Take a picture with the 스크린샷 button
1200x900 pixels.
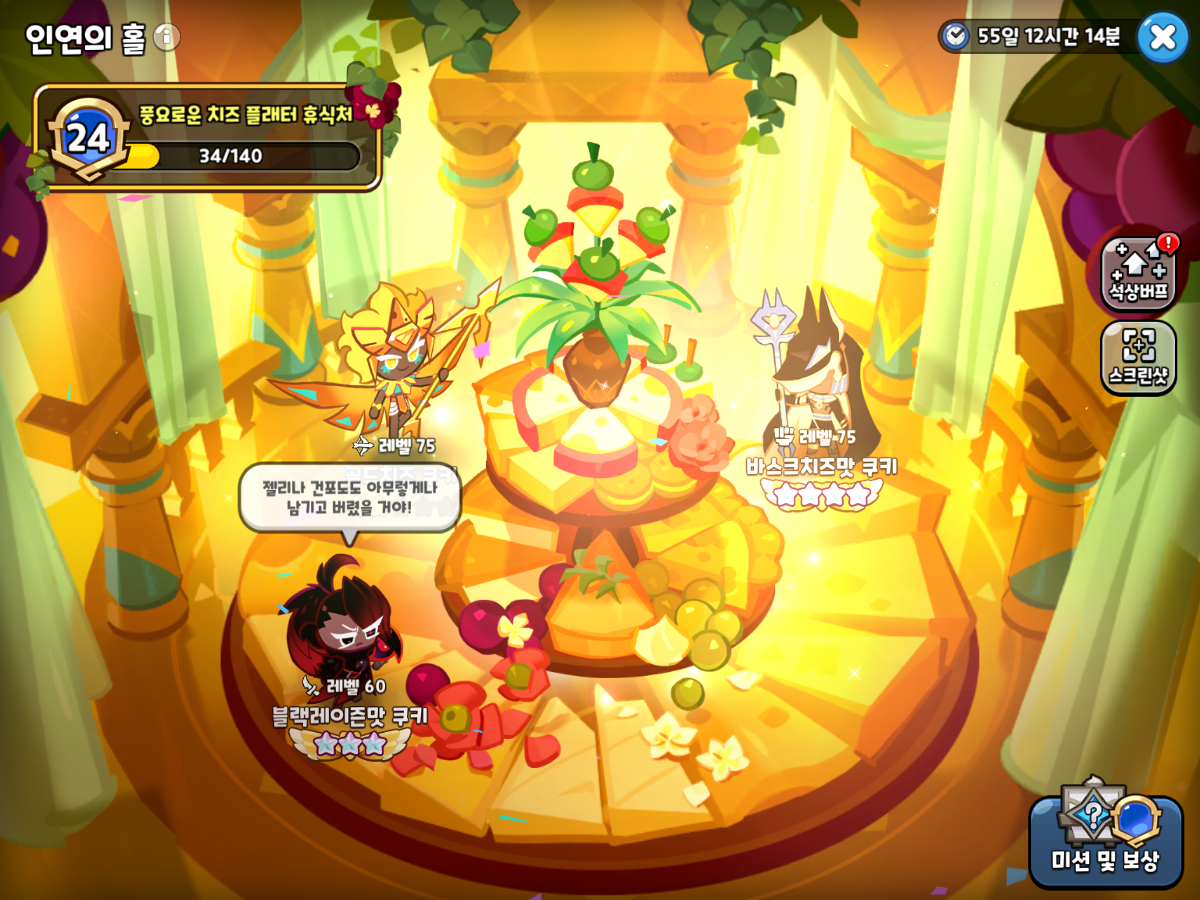1138,357
